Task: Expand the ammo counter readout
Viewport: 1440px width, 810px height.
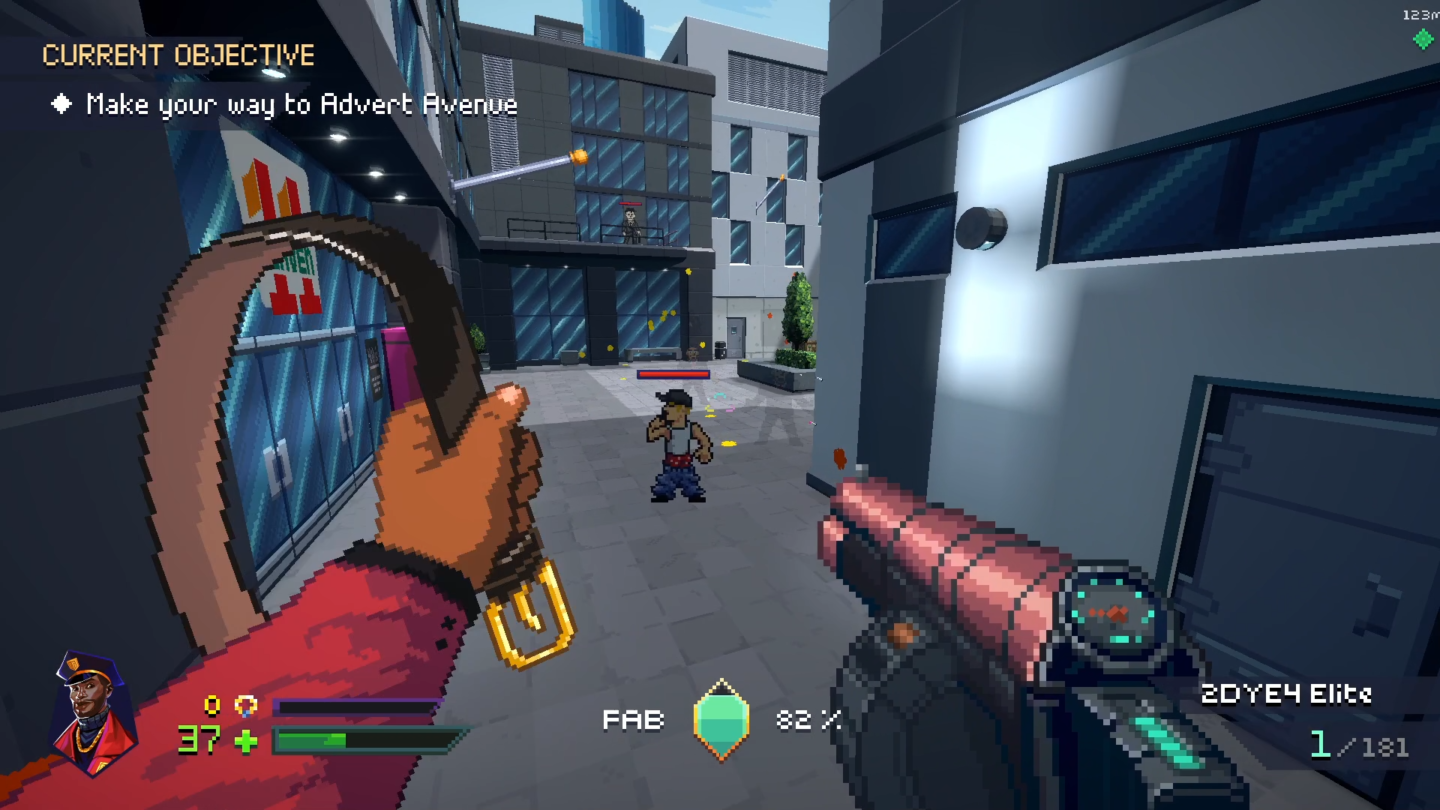Action: [x=1358, y=744]
